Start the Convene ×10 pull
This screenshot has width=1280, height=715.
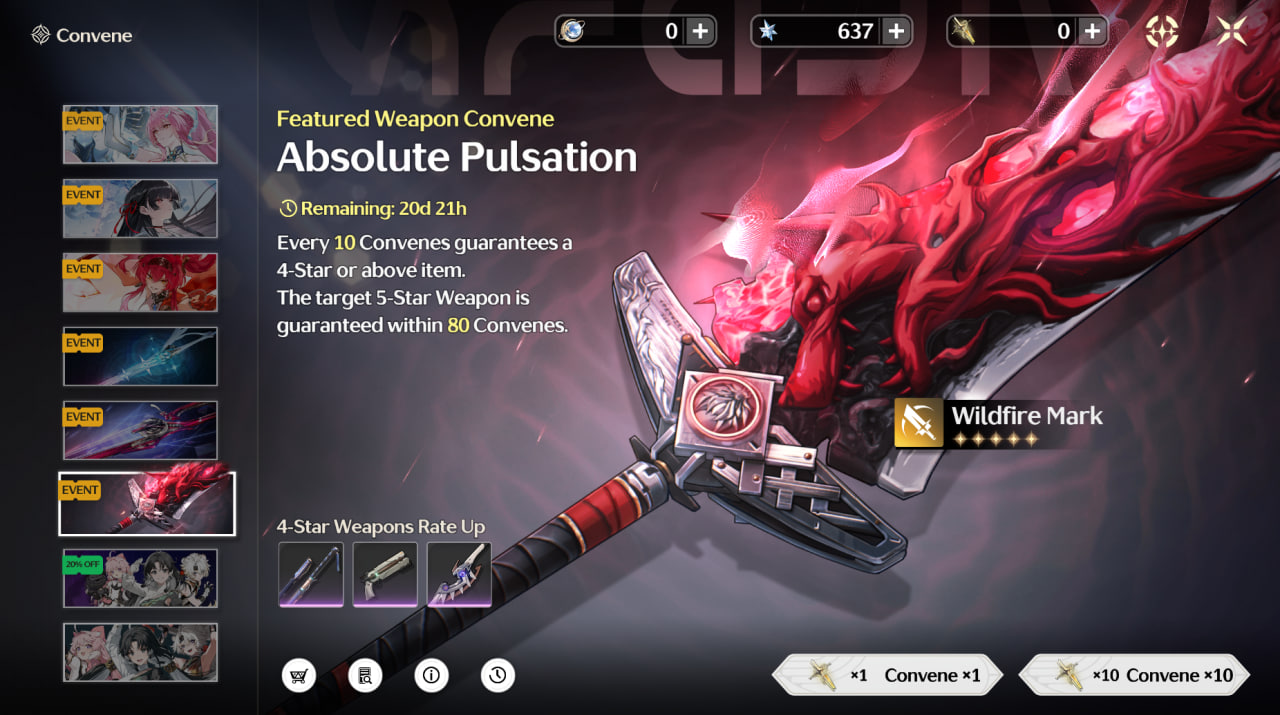point(1135,675)
